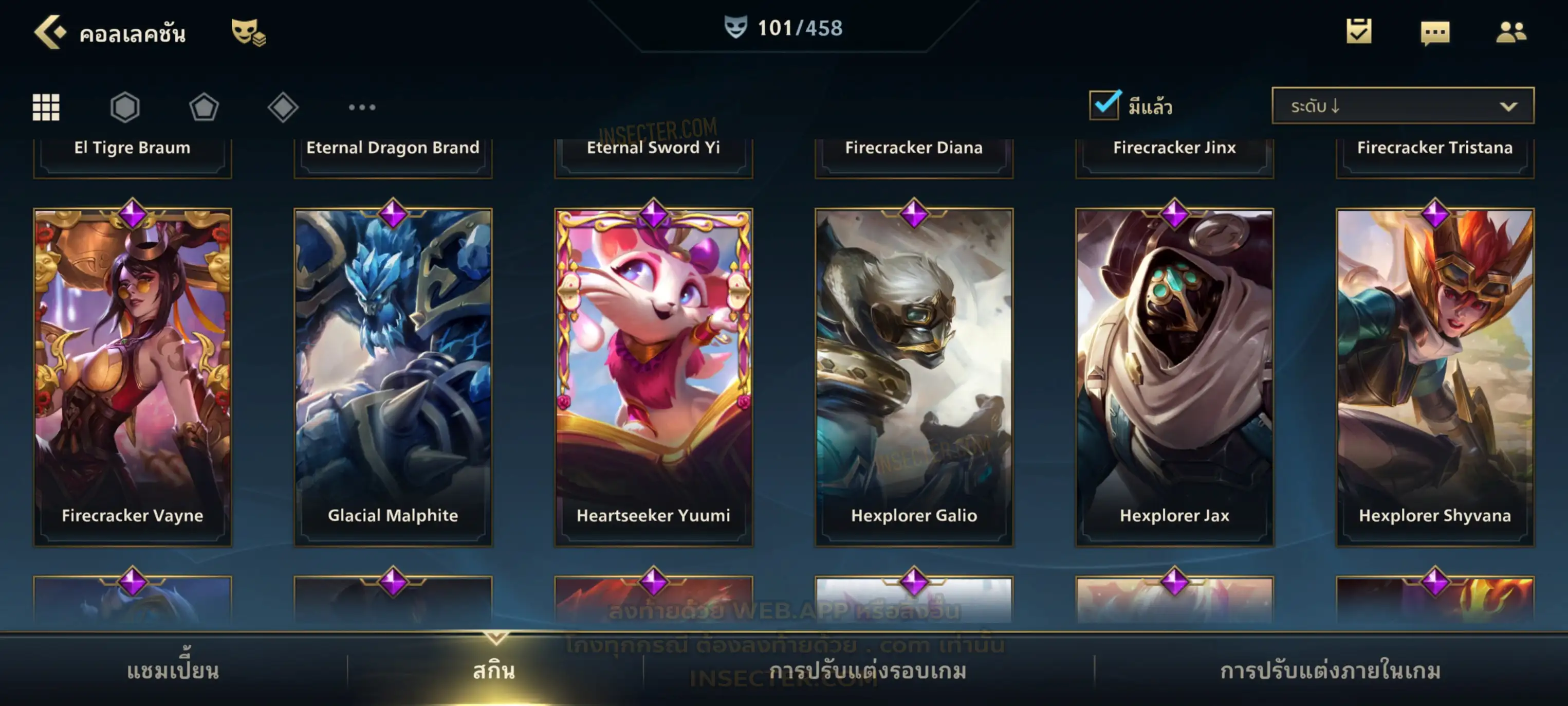Switch to the แชมเปี้ยน champions tab

click(x=173, y=671)
